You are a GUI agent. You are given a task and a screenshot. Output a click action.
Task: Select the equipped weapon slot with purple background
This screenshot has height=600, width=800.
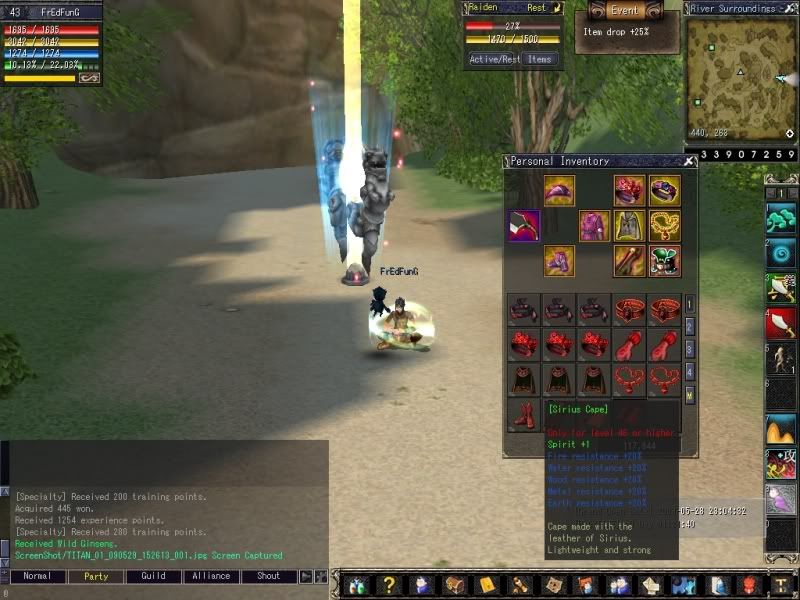(524, 226)
